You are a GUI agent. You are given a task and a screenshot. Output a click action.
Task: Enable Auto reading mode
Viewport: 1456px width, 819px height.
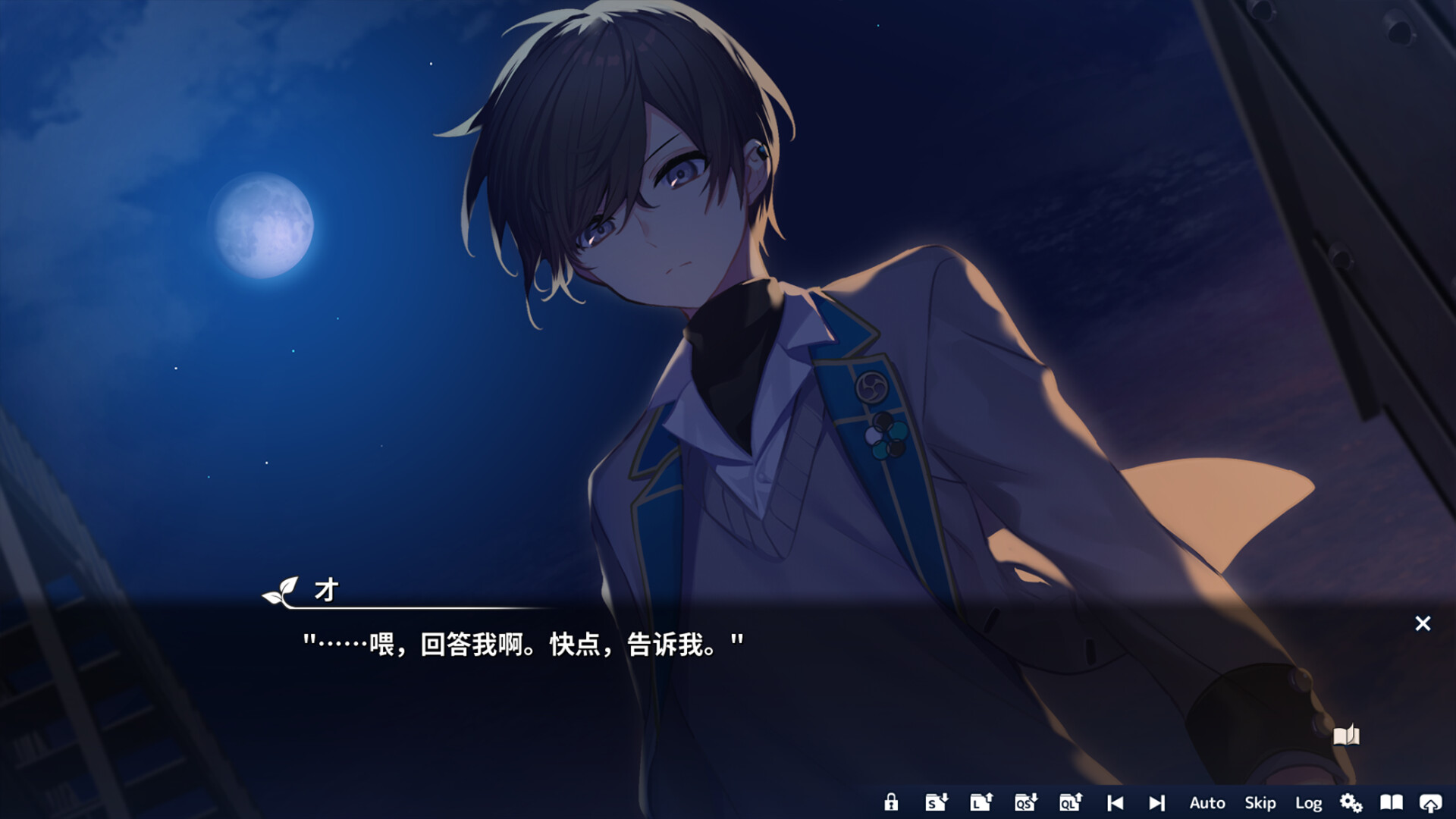point(1208,802)
